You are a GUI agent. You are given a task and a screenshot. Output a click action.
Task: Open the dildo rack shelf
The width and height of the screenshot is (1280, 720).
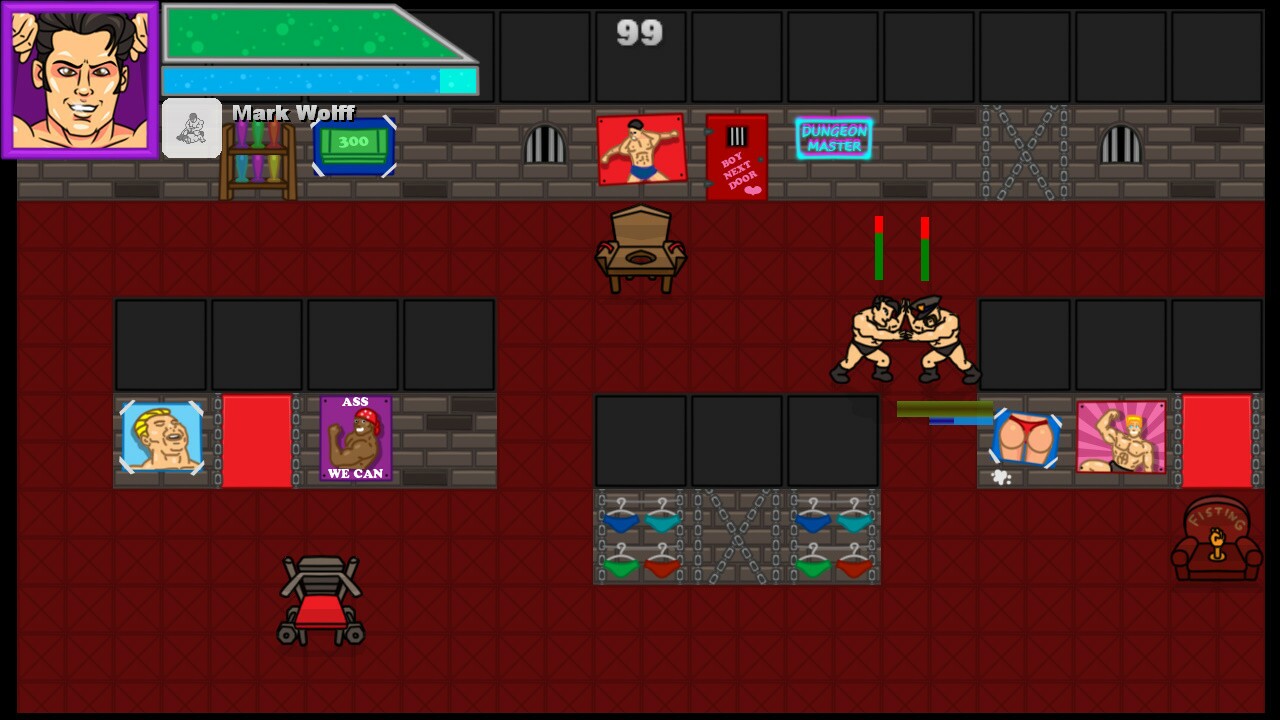point(256,160)
